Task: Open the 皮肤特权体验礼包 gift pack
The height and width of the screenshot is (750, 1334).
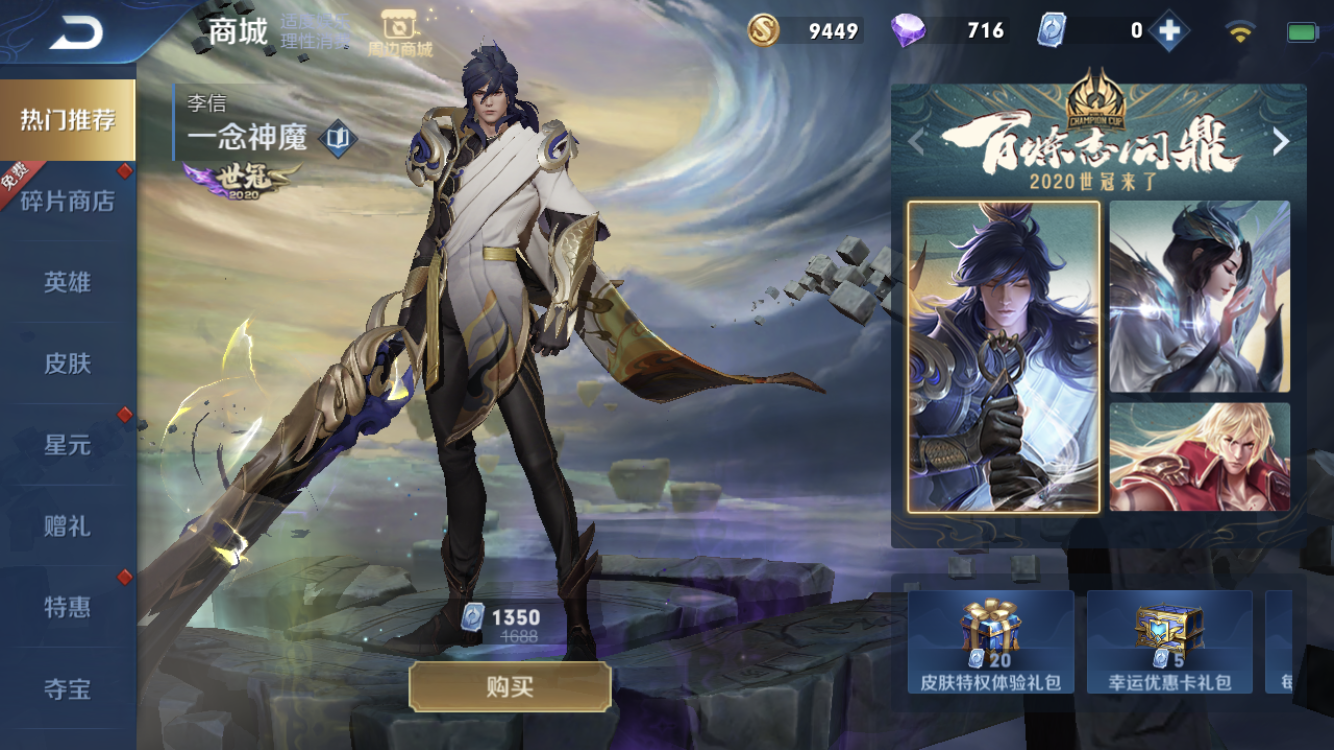Action: click(990, 642)
